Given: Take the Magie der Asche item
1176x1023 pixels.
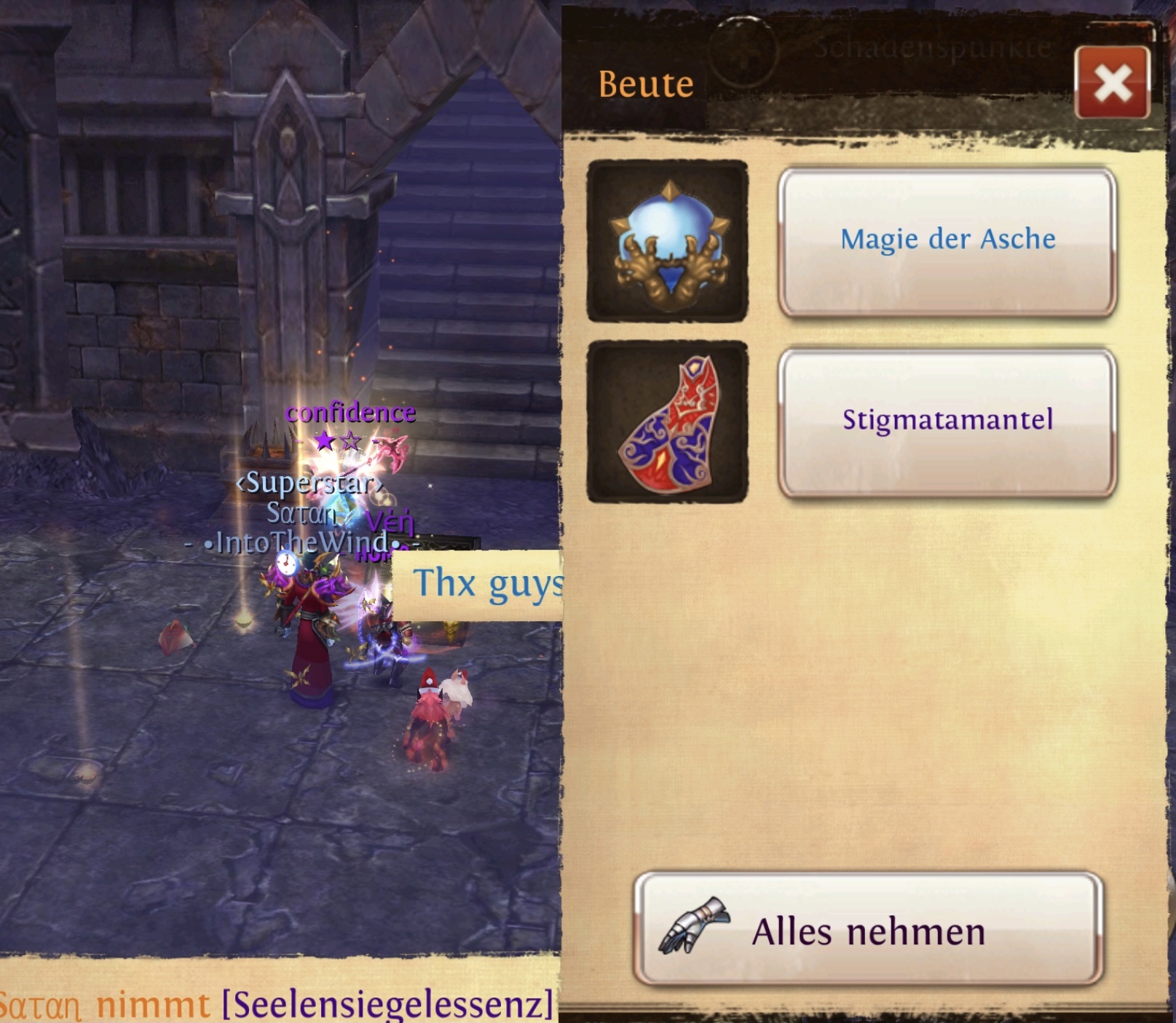Looking at the screenshot, I should 947,242.
